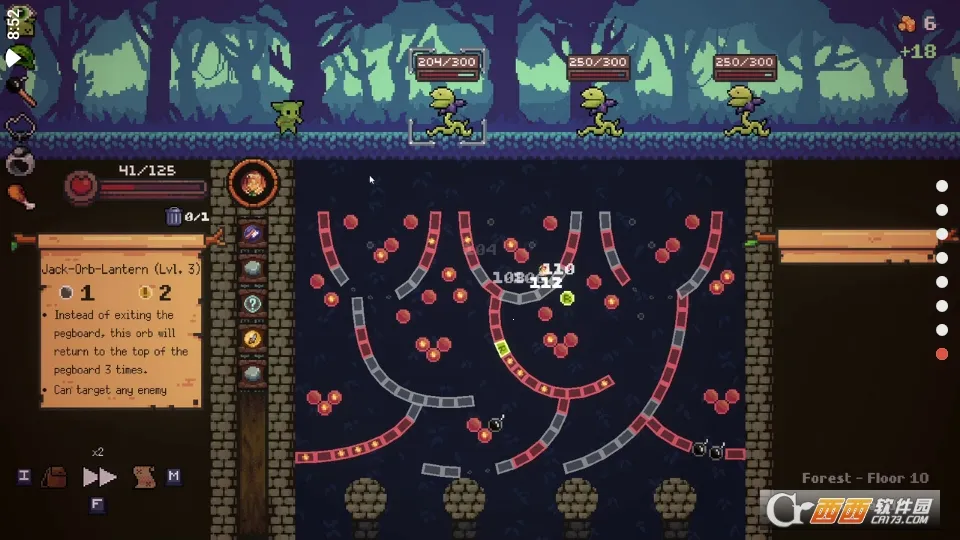The height and width of the screenshot is (540, 960).
Task: Click the orange dot in relic column
Action: click(x=941, y=354)
